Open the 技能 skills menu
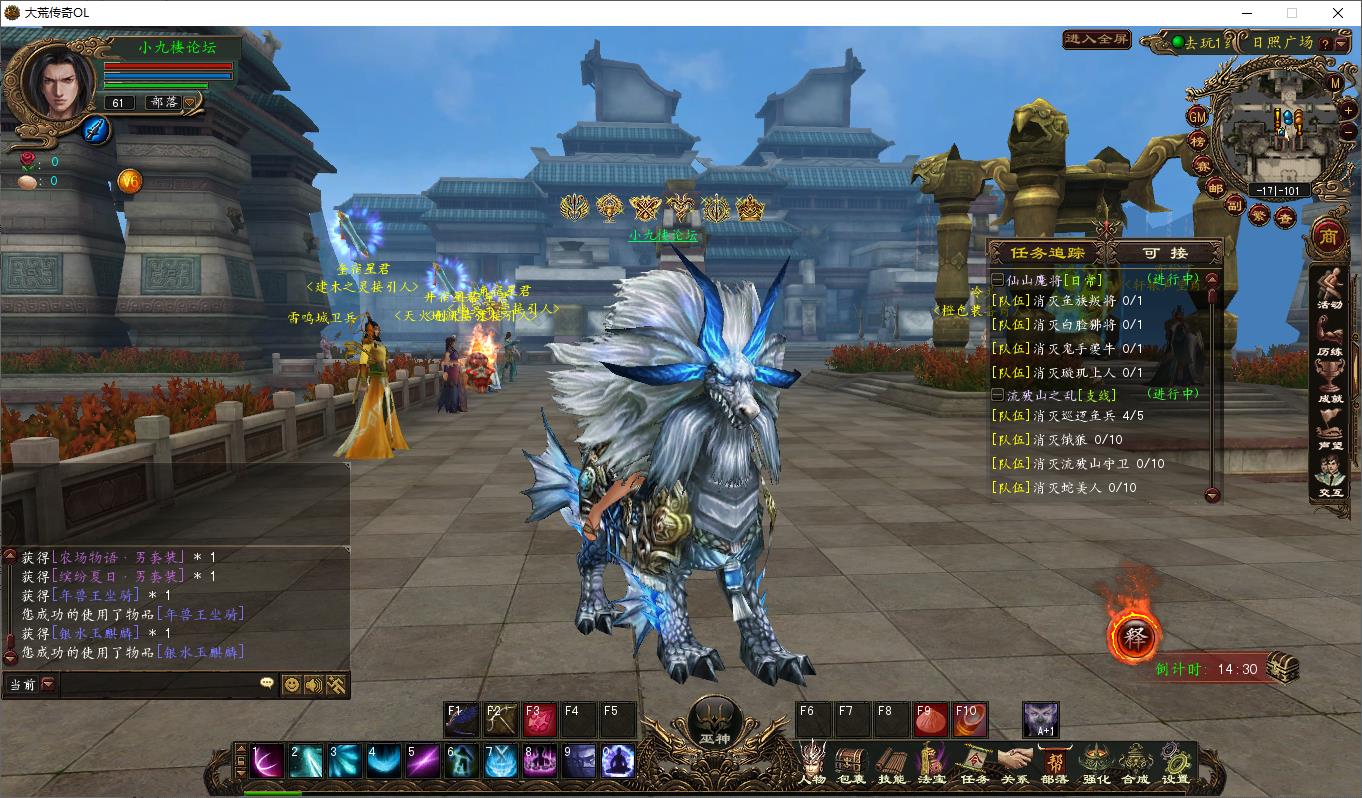The height and width of the screenshot is (798, 1362). coord(890,763)
